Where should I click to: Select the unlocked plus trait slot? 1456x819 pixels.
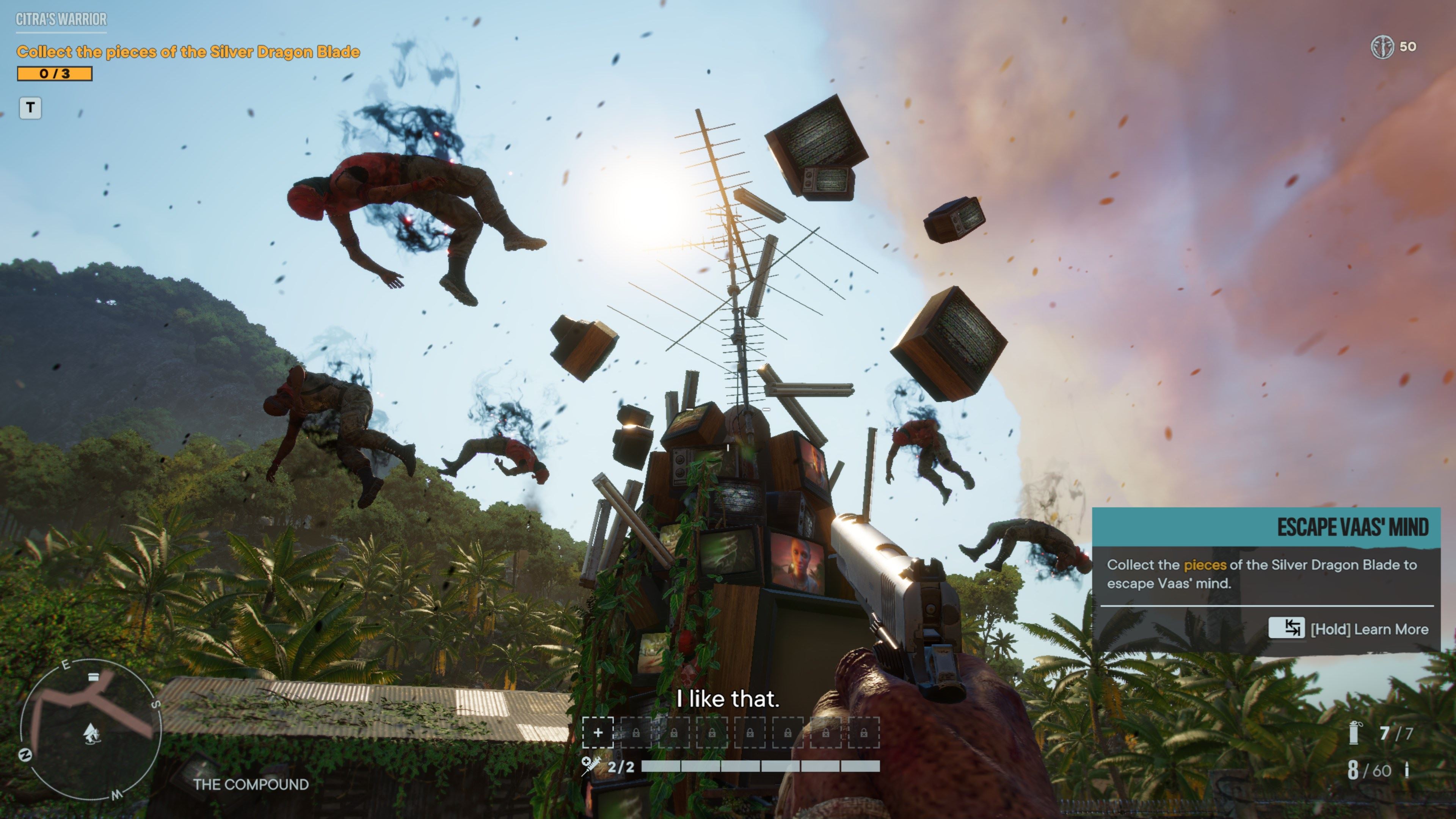point(598,733)
